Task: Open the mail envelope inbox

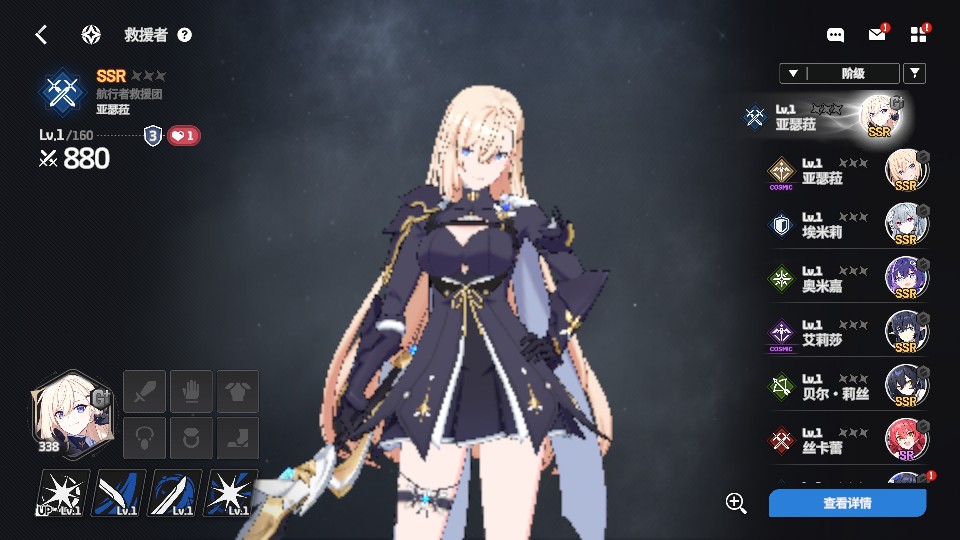Action: (877, 35)
